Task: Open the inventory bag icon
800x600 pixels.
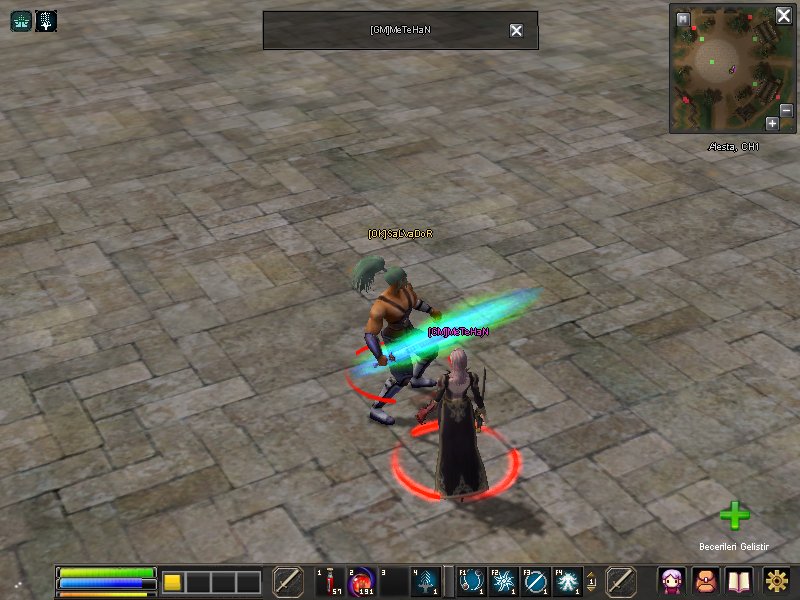Action: point(706,581)
